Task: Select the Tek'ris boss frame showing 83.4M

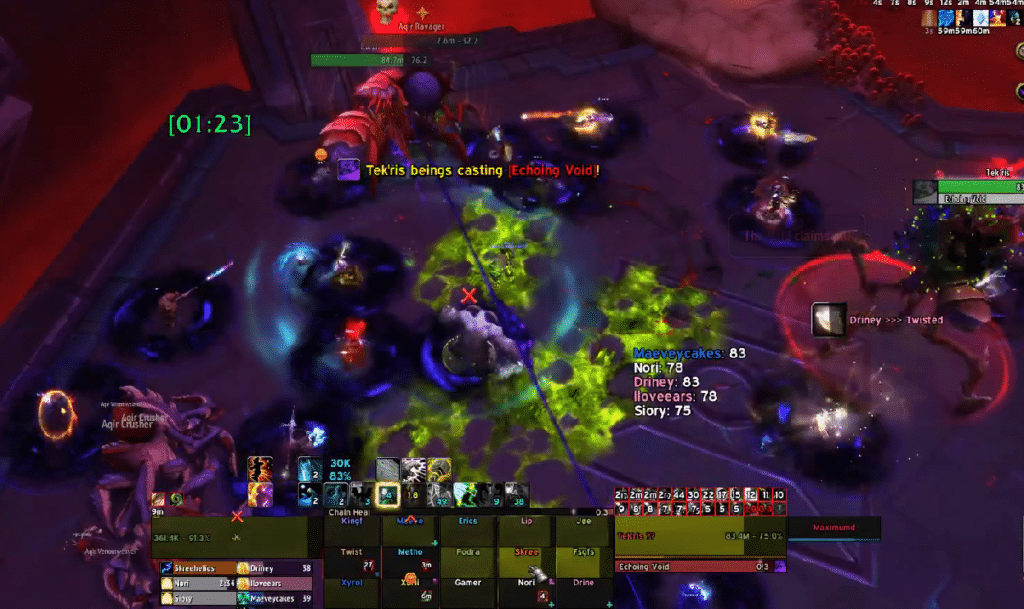Action: click(700, 536)
